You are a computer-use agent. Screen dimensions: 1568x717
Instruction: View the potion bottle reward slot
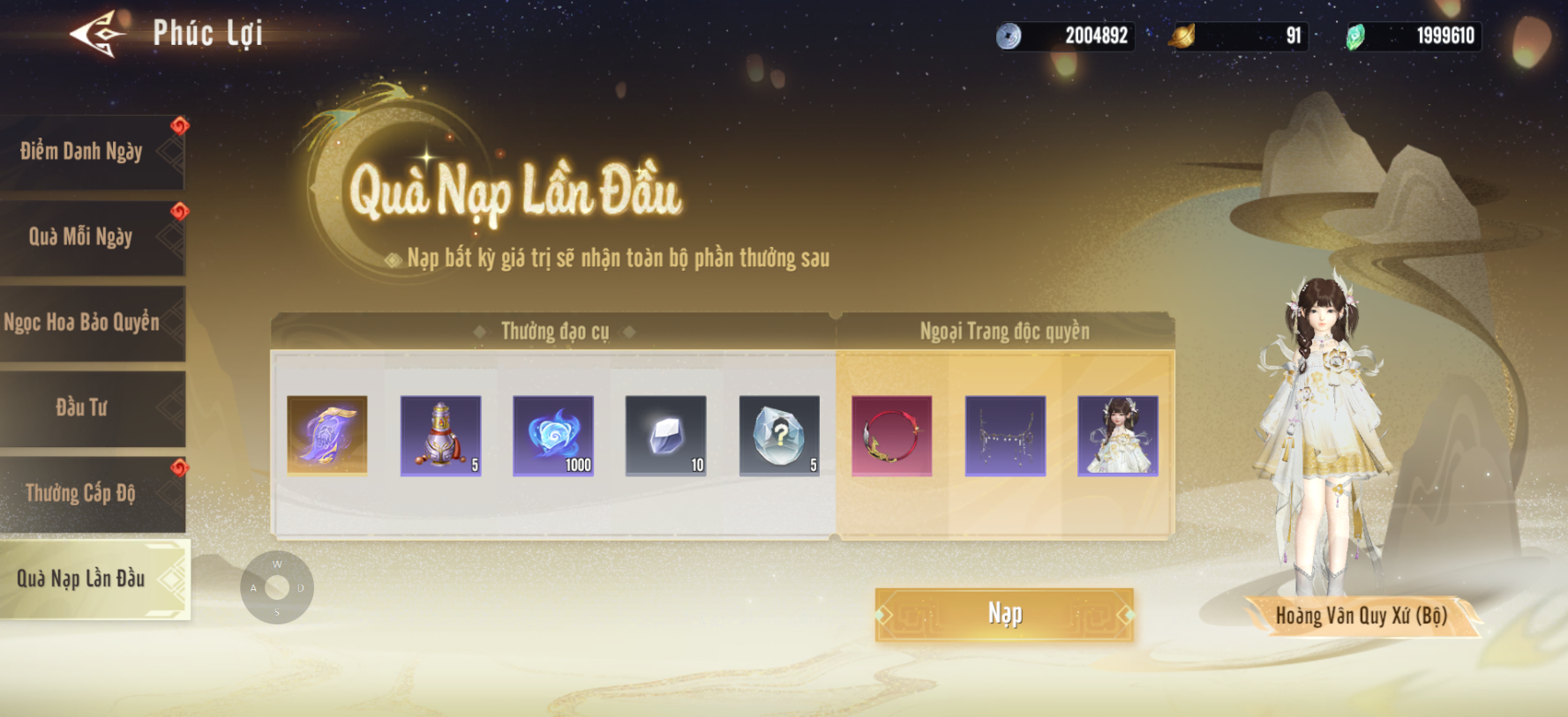pos(440,436)
